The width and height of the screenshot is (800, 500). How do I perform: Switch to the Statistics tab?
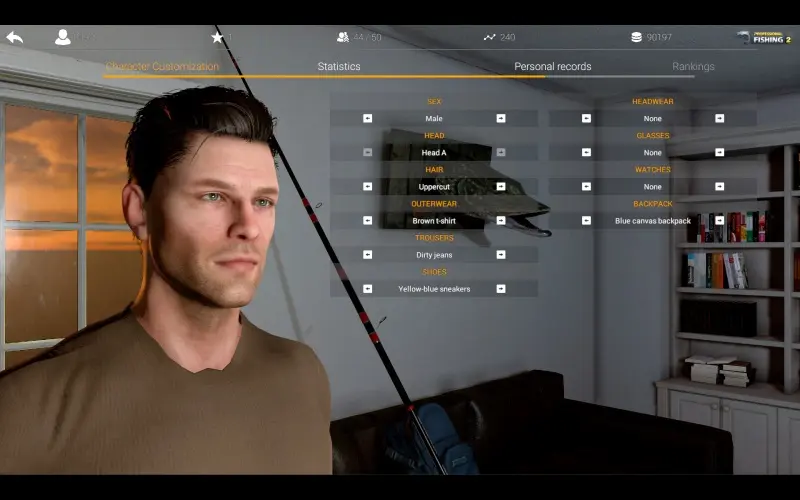(x=339, y=67)
